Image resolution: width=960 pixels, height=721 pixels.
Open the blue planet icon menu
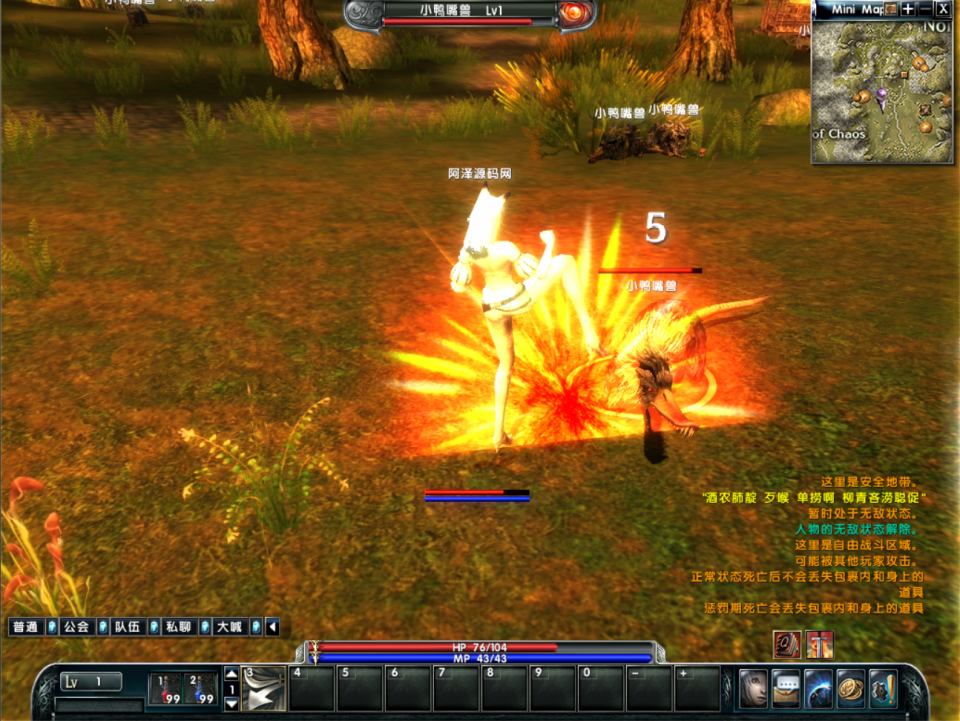[x=818, y=688]
